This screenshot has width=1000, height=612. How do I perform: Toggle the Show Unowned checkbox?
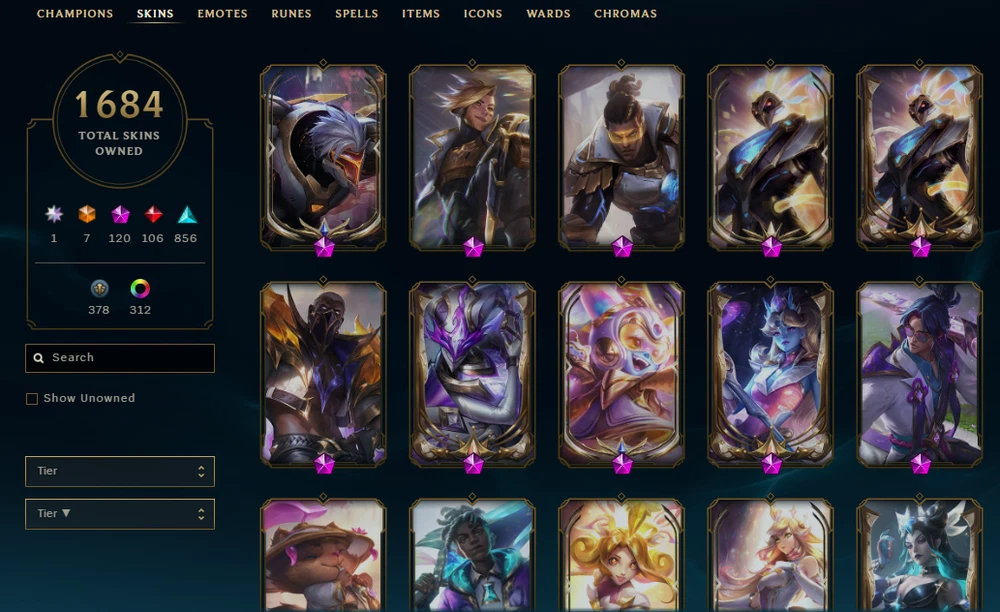32,399
